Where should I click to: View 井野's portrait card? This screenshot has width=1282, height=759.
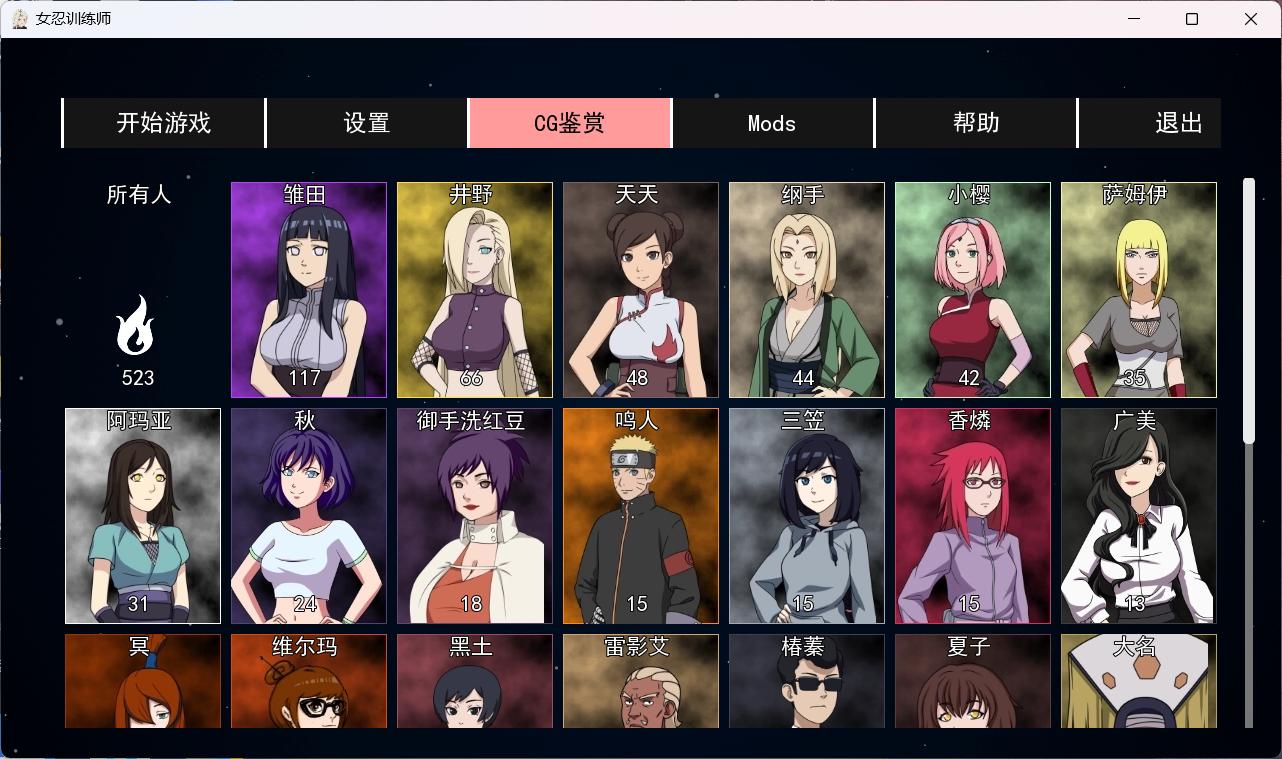[x=474, y=289]
